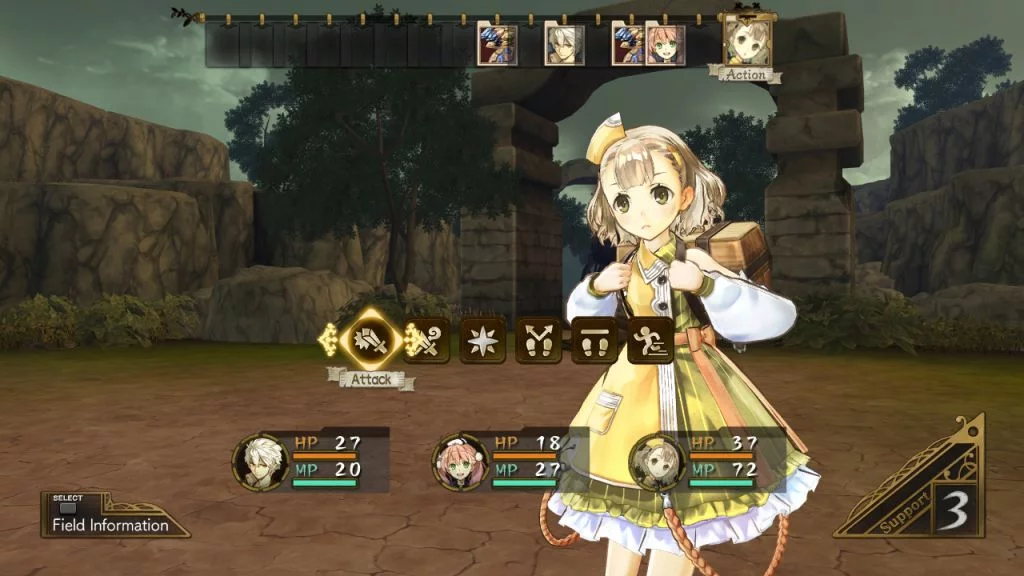Choose the sword-and-staff skill command
The image size is (1024, 576).
pyautogui.click(x=428, y=340)
